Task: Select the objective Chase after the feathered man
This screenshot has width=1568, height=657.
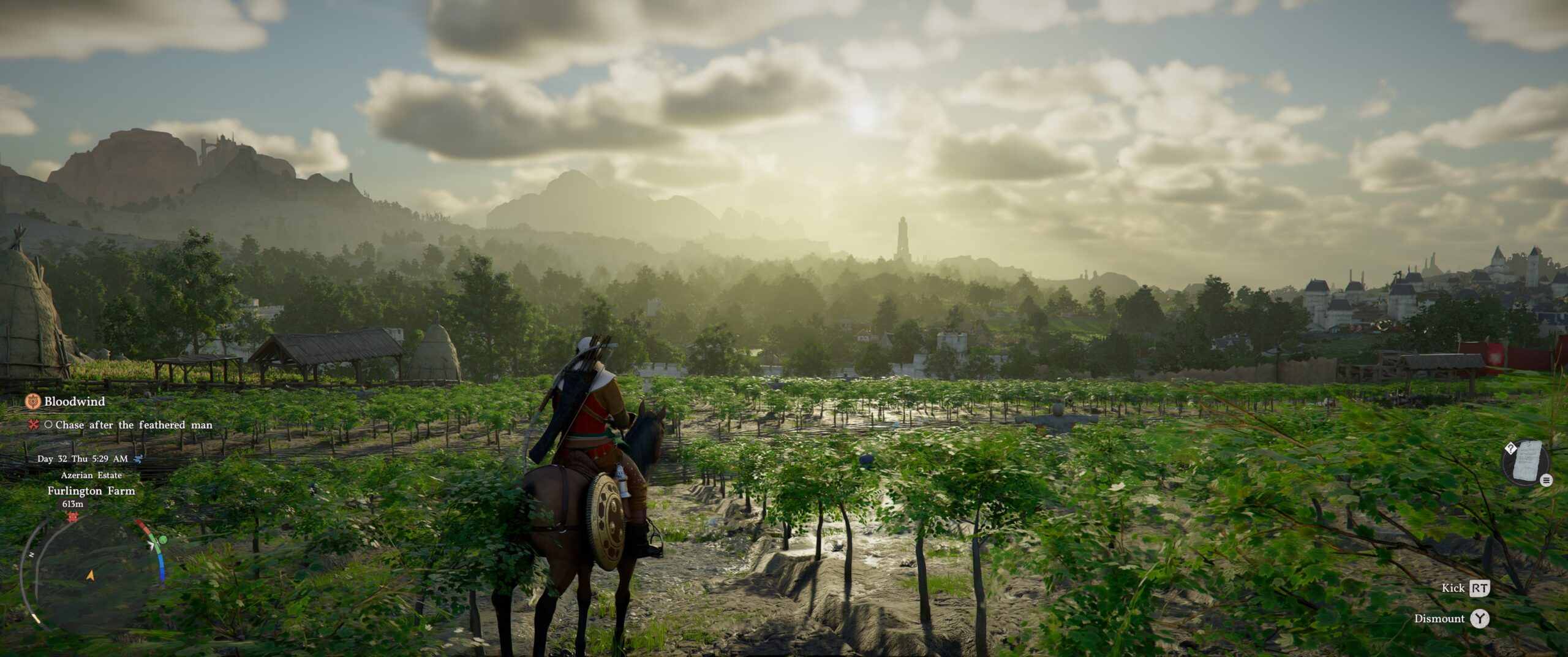Action: pyautogui.click(x=134, y=425)
